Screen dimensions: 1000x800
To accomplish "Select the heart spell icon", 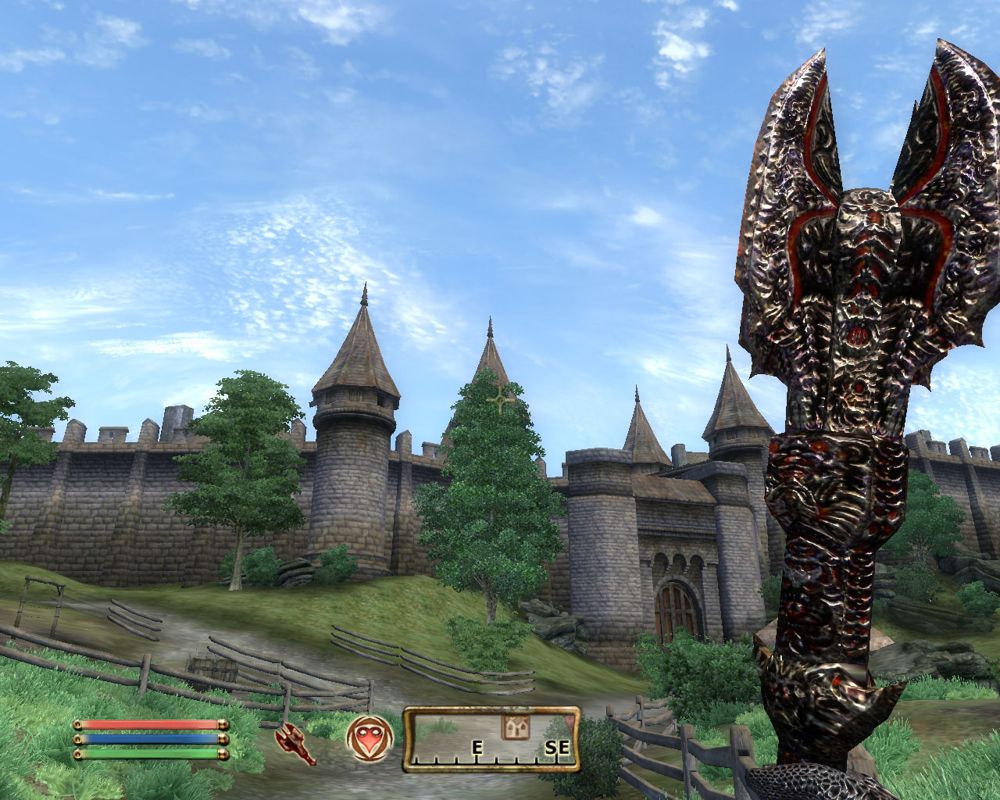I will [x=369, y=739].
